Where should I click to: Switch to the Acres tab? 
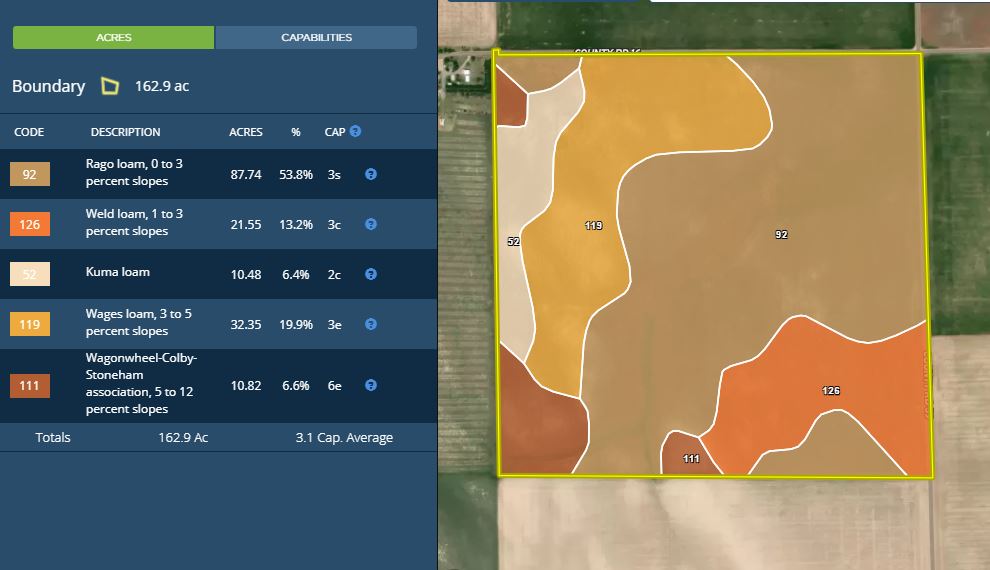click(x=113, y=38)
